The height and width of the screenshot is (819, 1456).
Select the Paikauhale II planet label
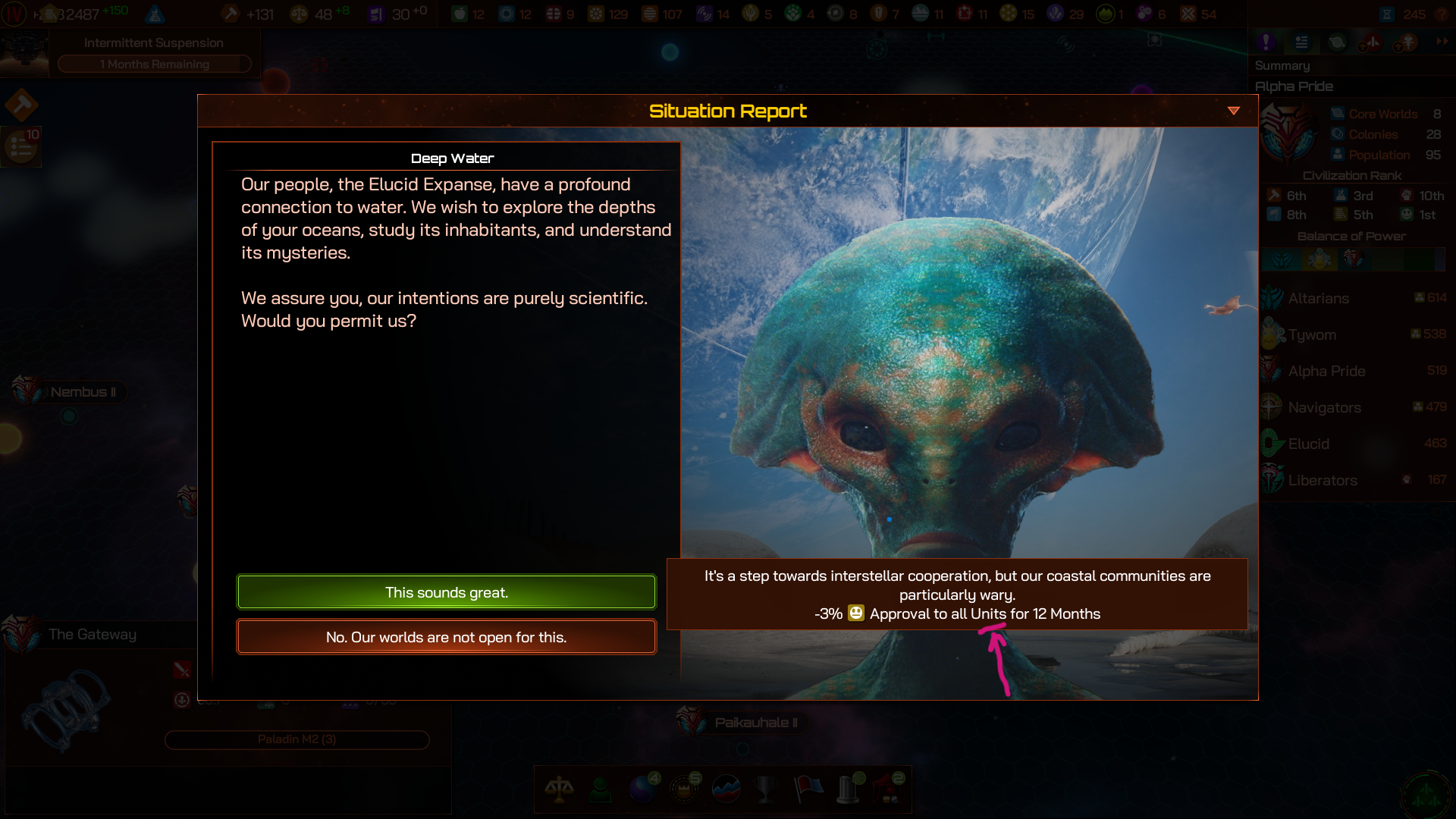(755, 723)
